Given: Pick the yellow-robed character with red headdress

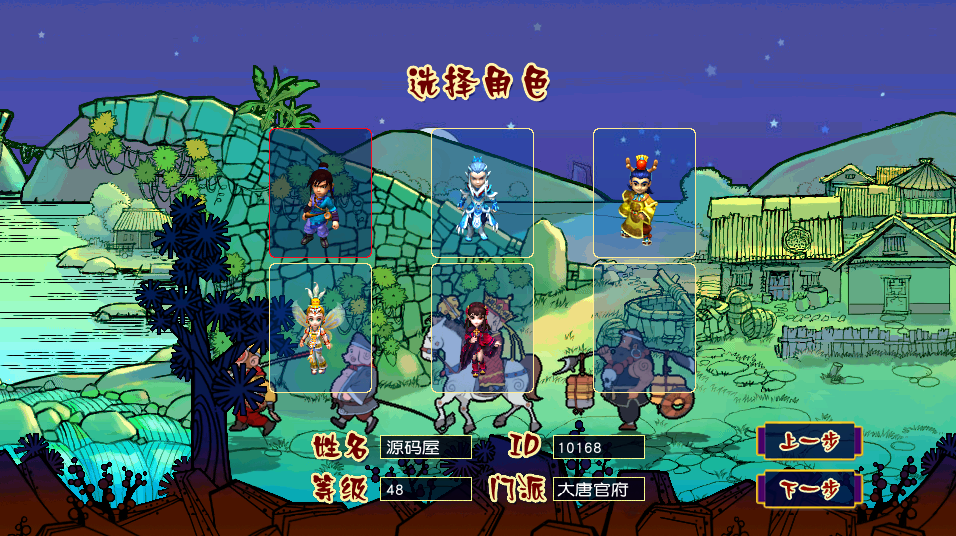Looking at the screenshot, I should 644,193.
